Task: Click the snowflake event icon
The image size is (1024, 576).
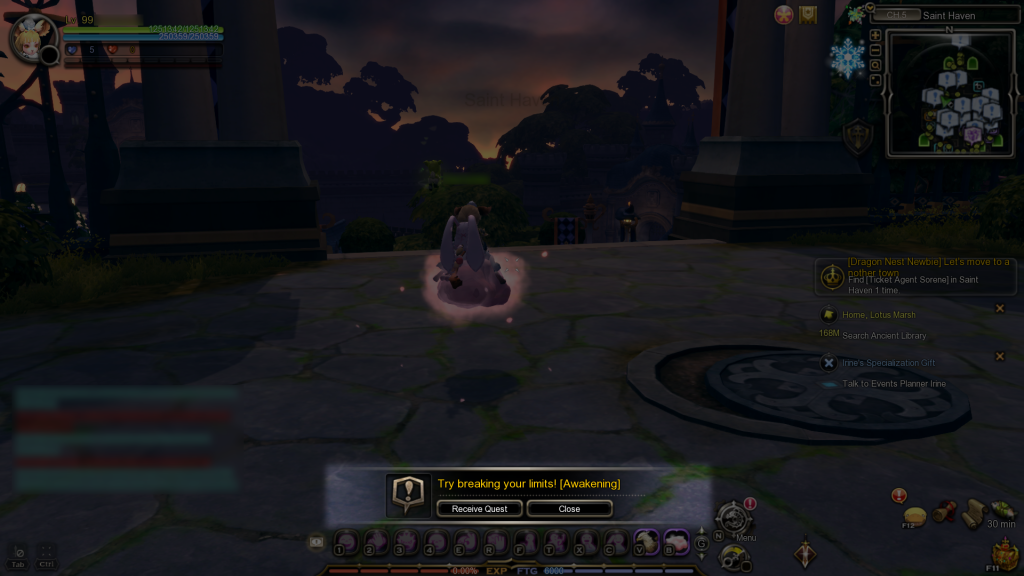Action: [x=846, y=60]
